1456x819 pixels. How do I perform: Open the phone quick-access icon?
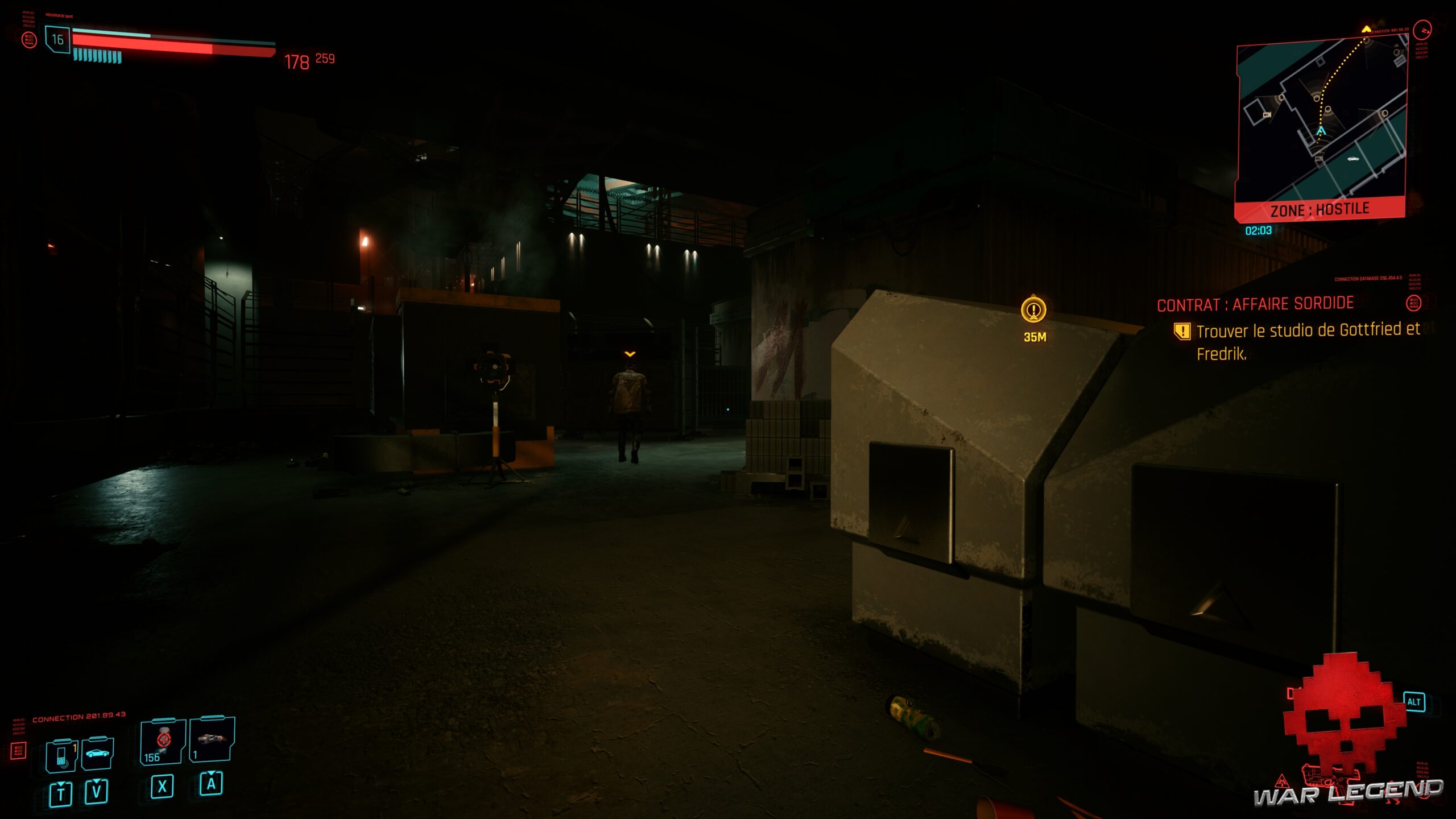coord(61,754)
